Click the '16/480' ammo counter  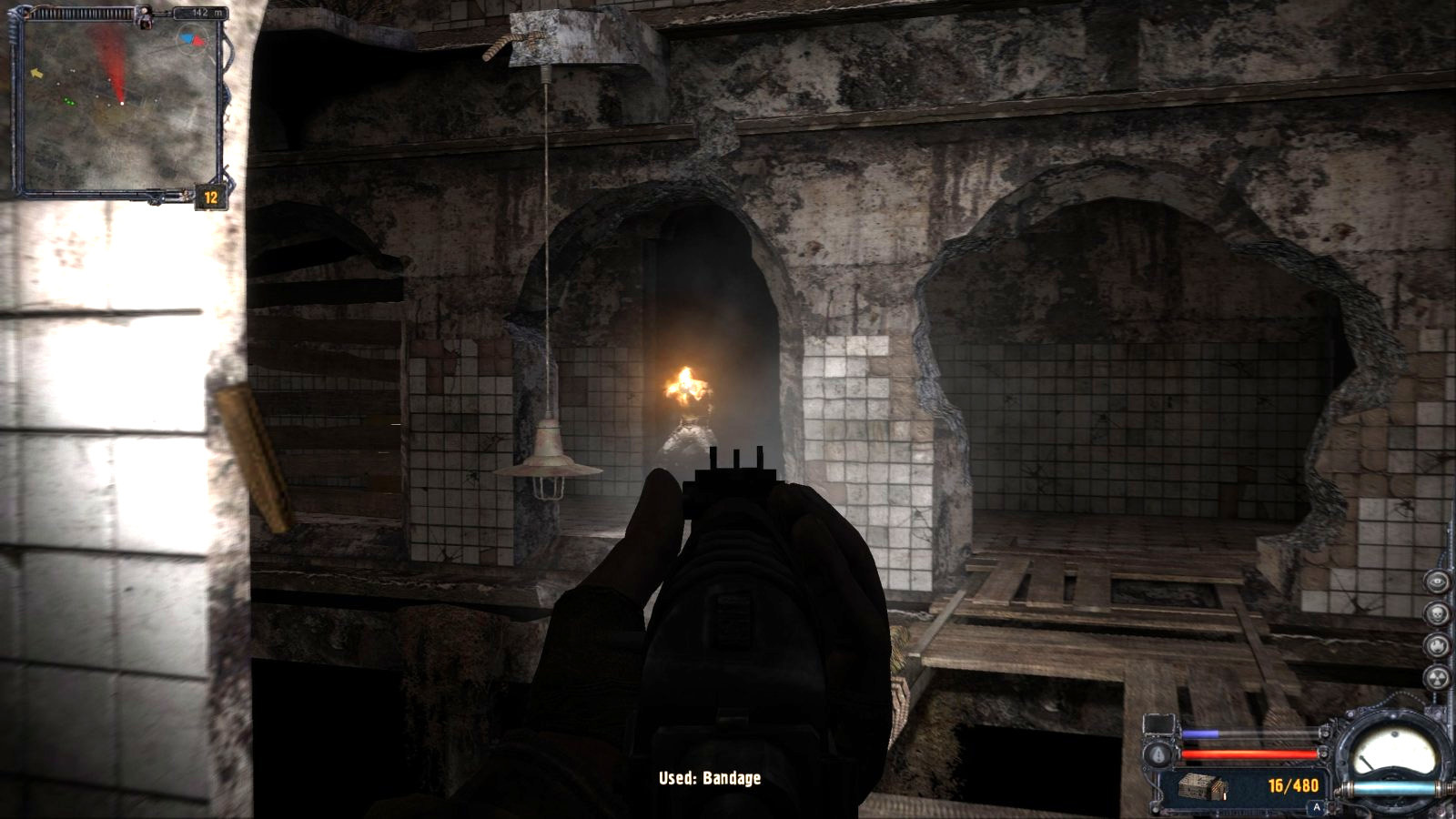[x=1294, y=785]
